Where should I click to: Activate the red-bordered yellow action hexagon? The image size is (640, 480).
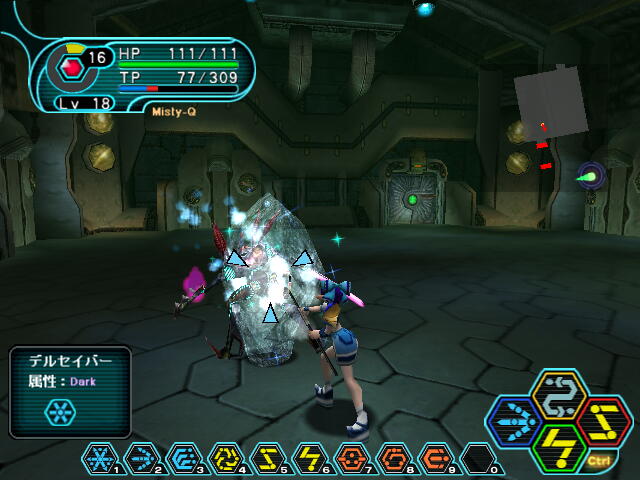pos(603,422)
